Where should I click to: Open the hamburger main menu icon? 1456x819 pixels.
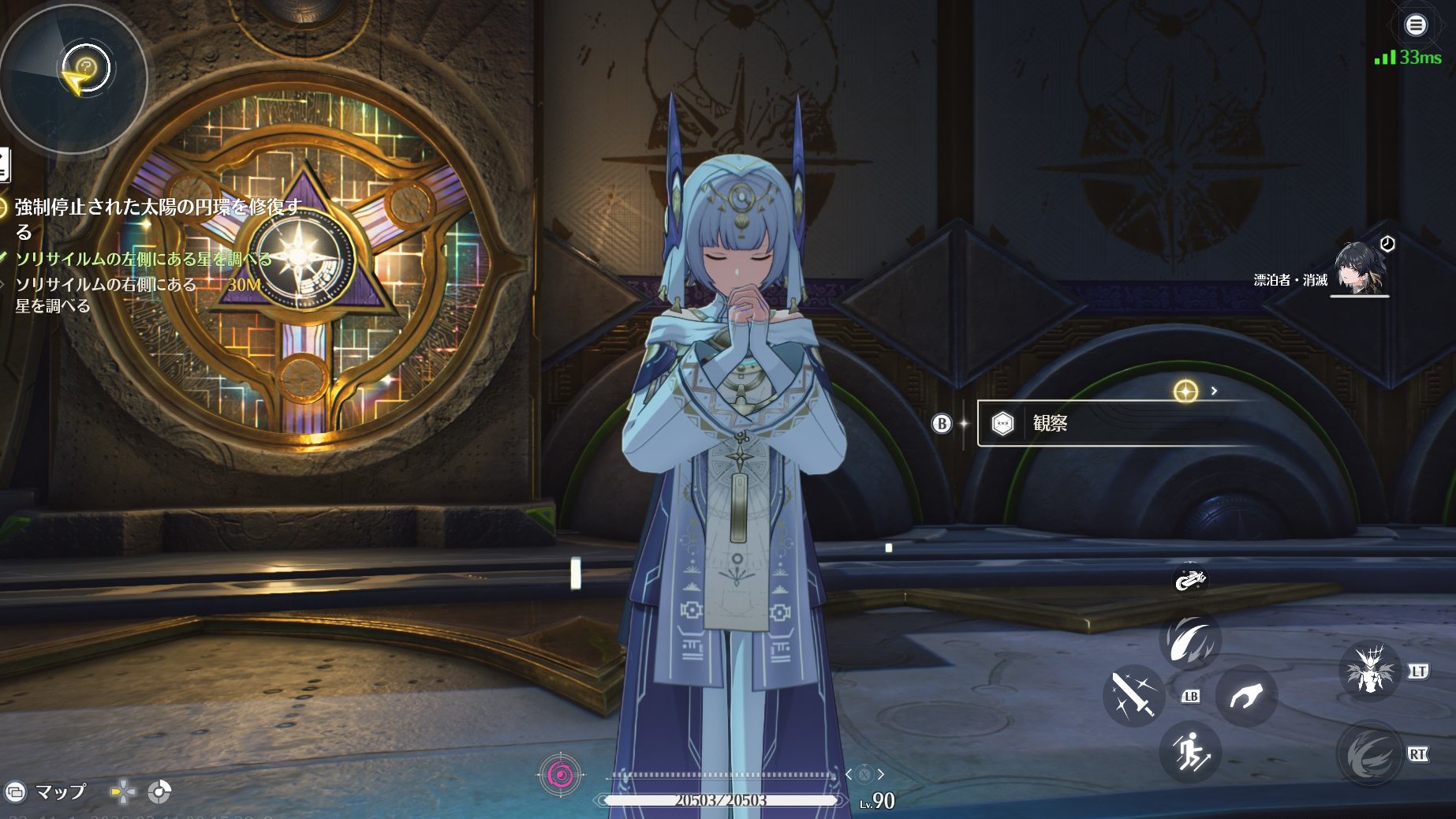point(1416,25)
